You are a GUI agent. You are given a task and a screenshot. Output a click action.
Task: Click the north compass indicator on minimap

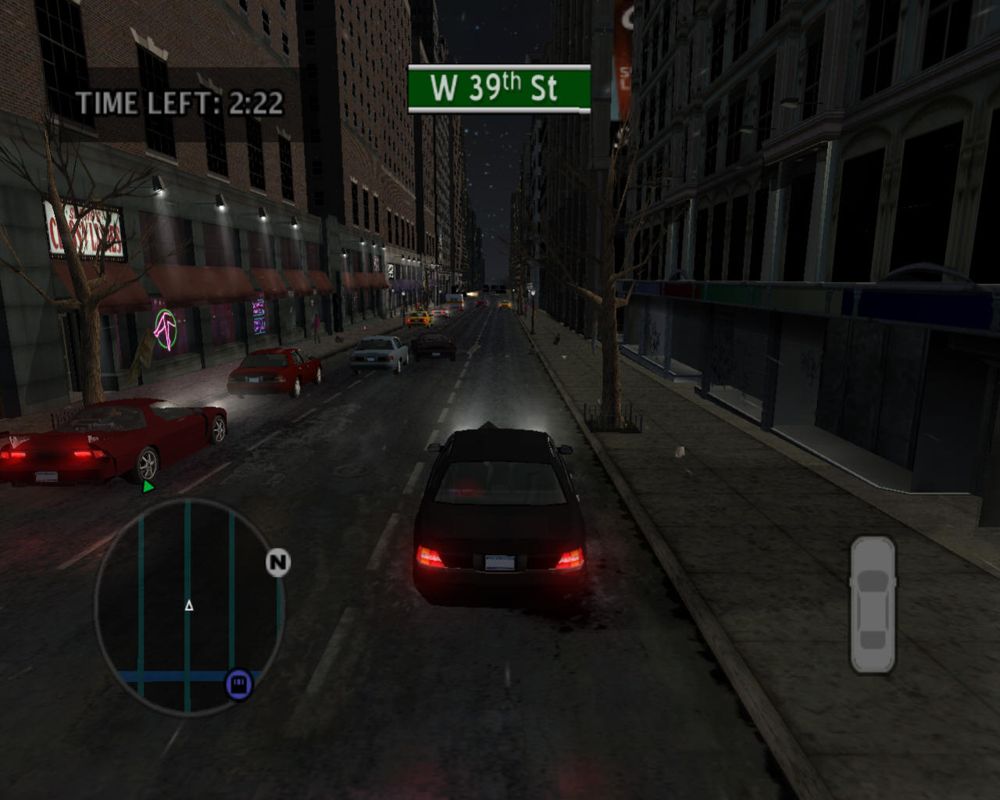pos(278,563)
